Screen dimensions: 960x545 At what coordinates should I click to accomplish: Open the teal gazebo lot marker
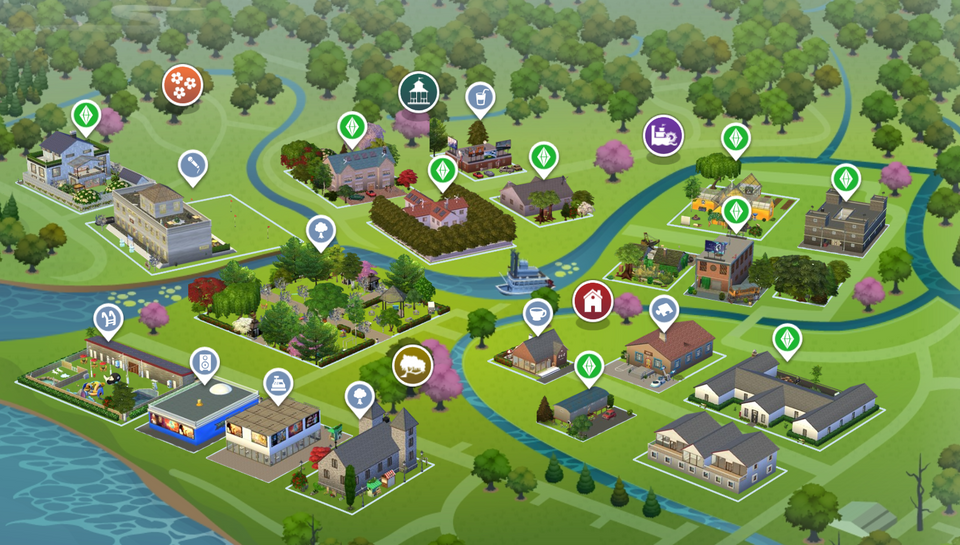(419, 92)
